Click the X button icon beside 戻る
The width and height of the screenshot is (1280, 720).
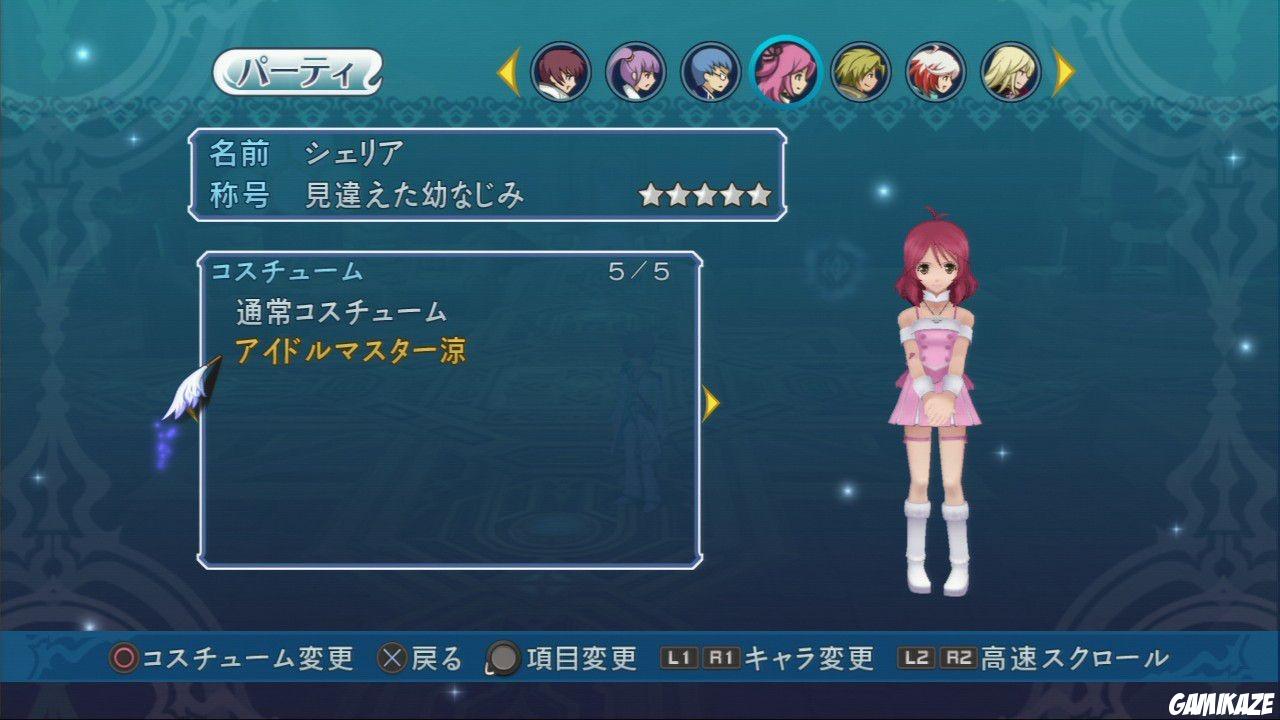pos(390,659)
